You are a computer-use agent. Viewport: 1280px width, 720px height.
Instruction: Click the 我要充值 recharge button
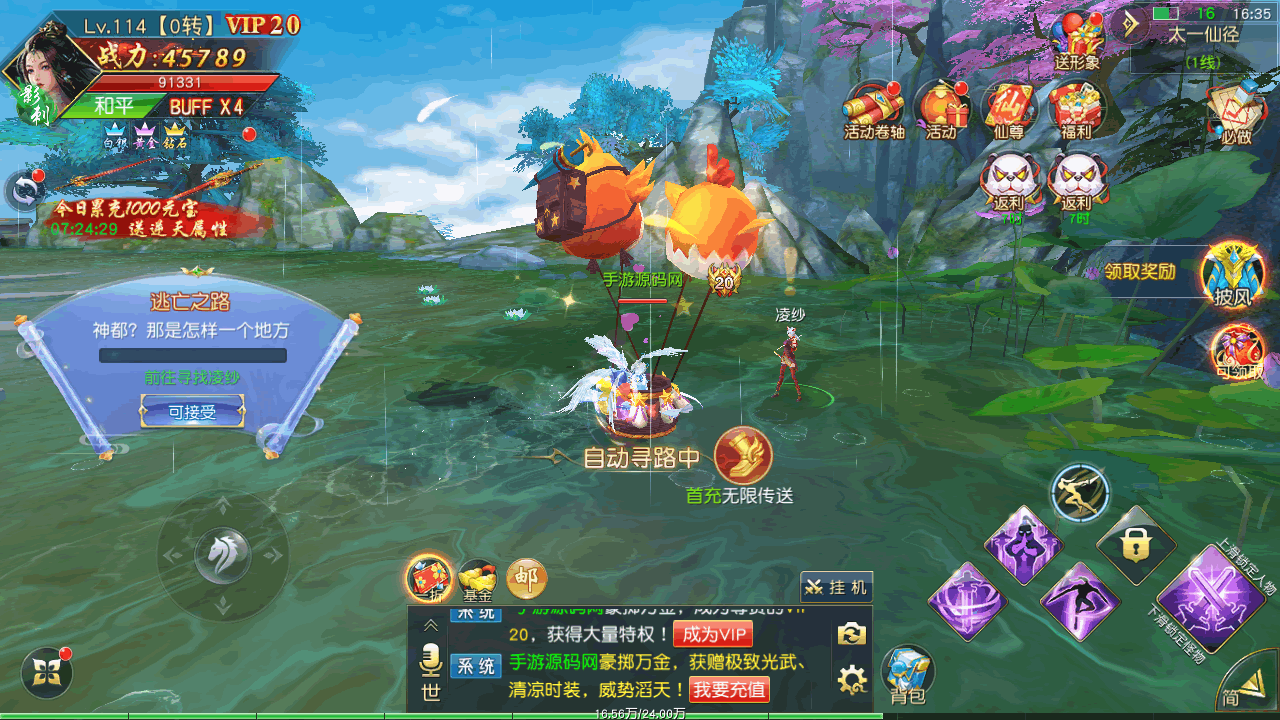729,689
